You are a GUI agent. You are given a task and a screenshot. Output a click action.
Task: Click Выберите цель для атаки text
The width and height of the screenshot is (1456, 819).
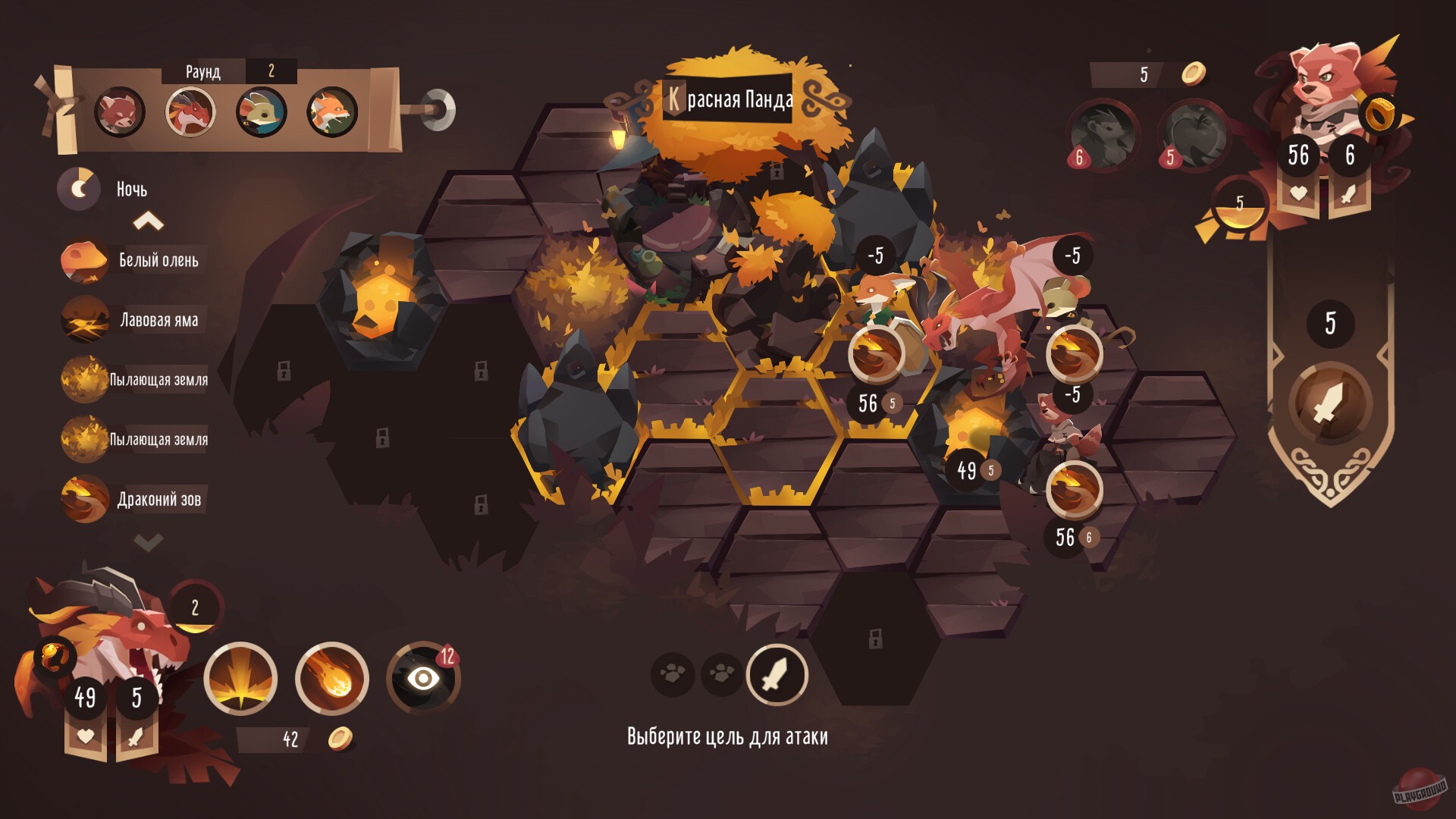727,736
